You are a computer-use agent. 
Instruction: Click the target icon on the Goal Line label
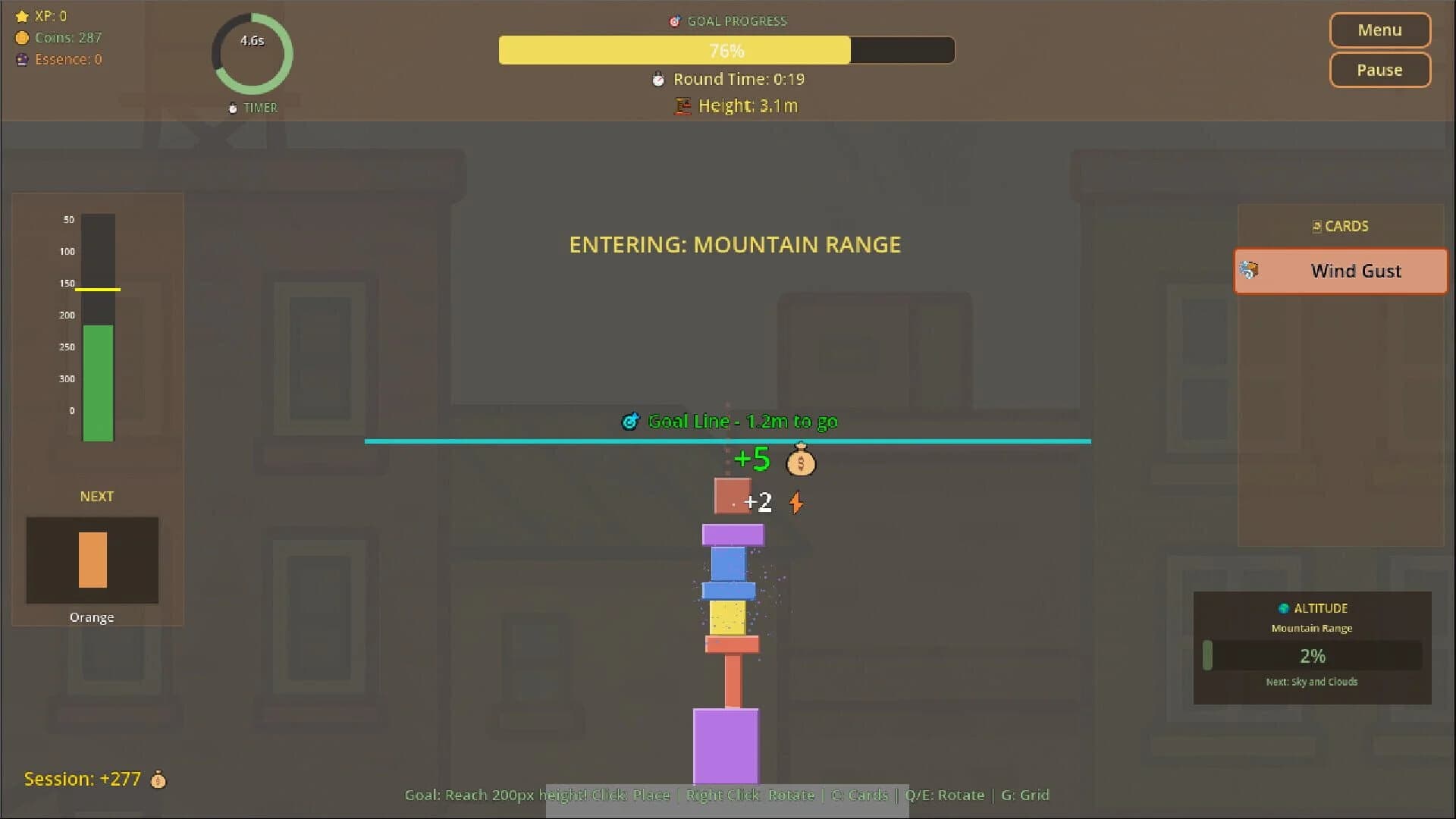tap(632, 421)
